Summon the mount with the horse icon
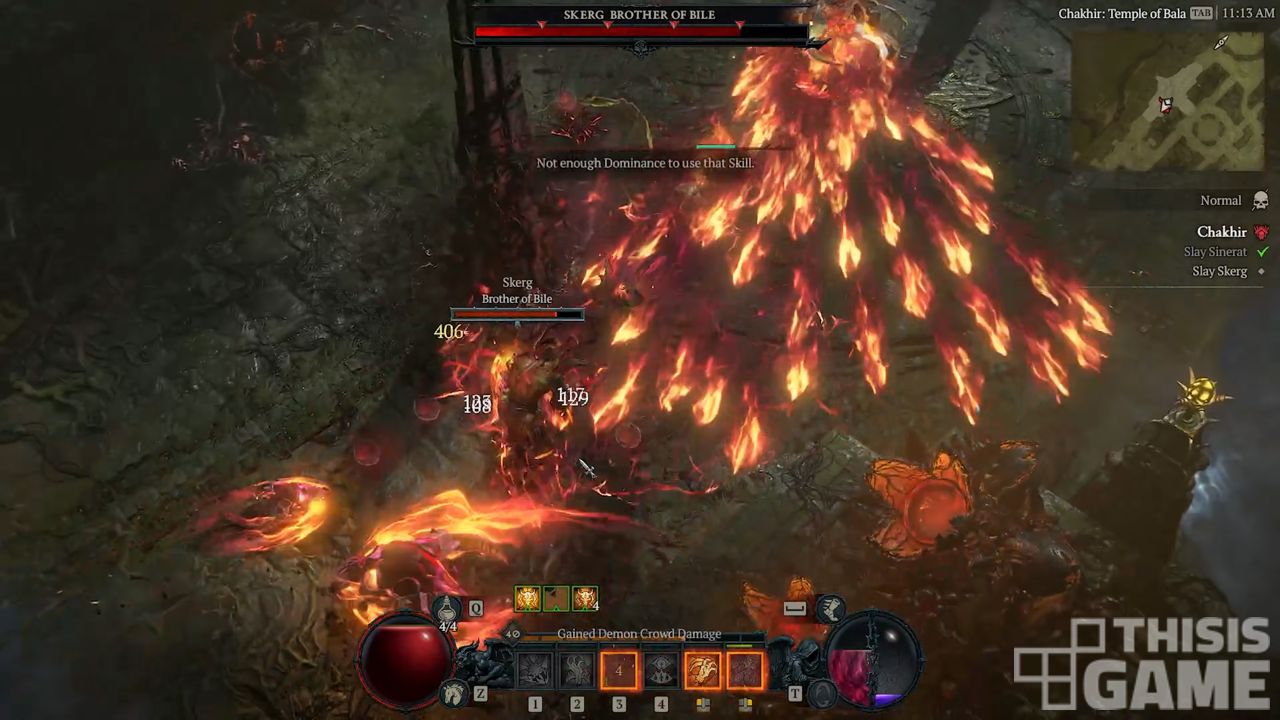The image size is (1280, 720). click(455, 692)
